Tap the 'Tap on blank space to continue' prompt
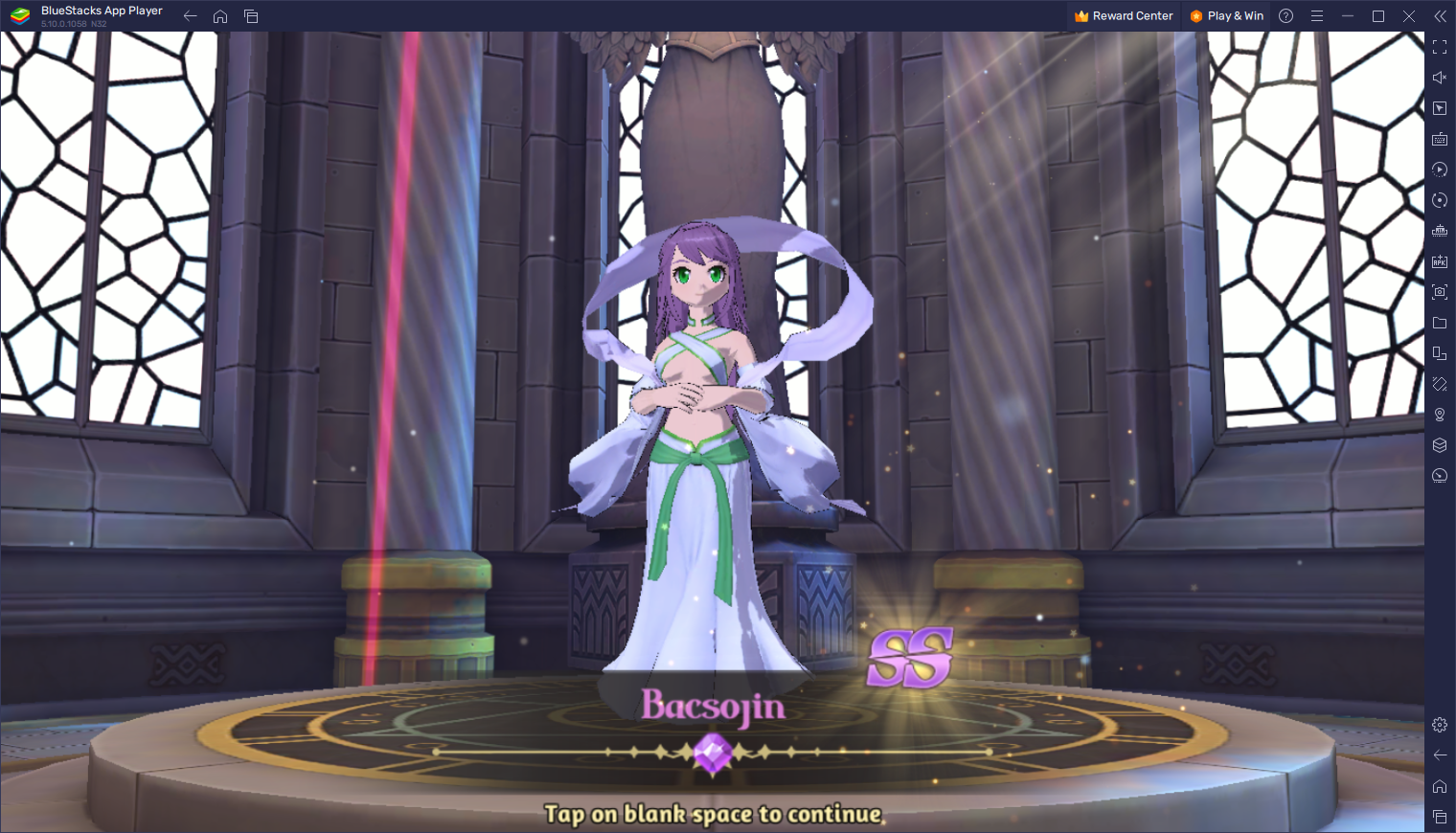This screenshot has width=1456, height=833. pos(713,814)
